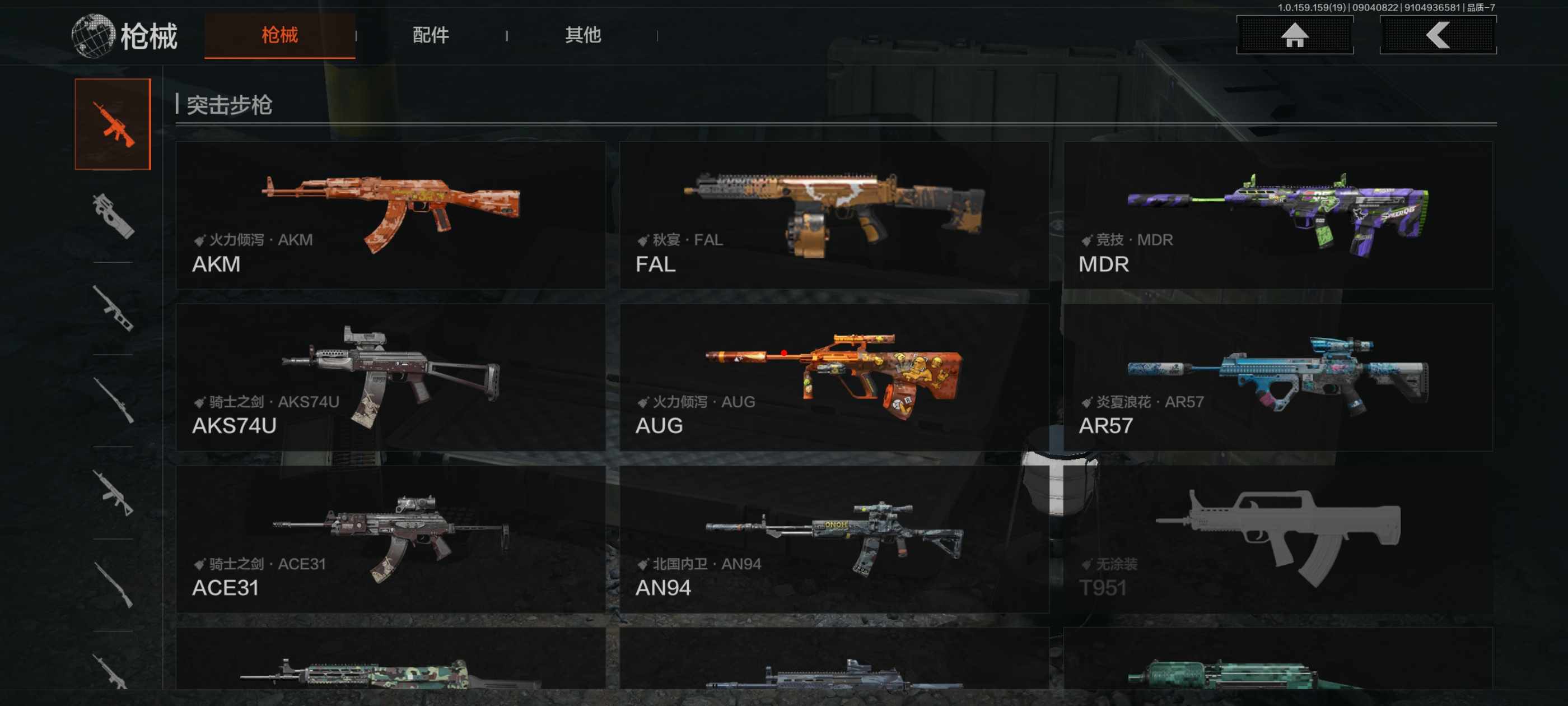Select the AKM weapon card
Viewport: 1568px width, 706px height.
click(x=390, y=215)
